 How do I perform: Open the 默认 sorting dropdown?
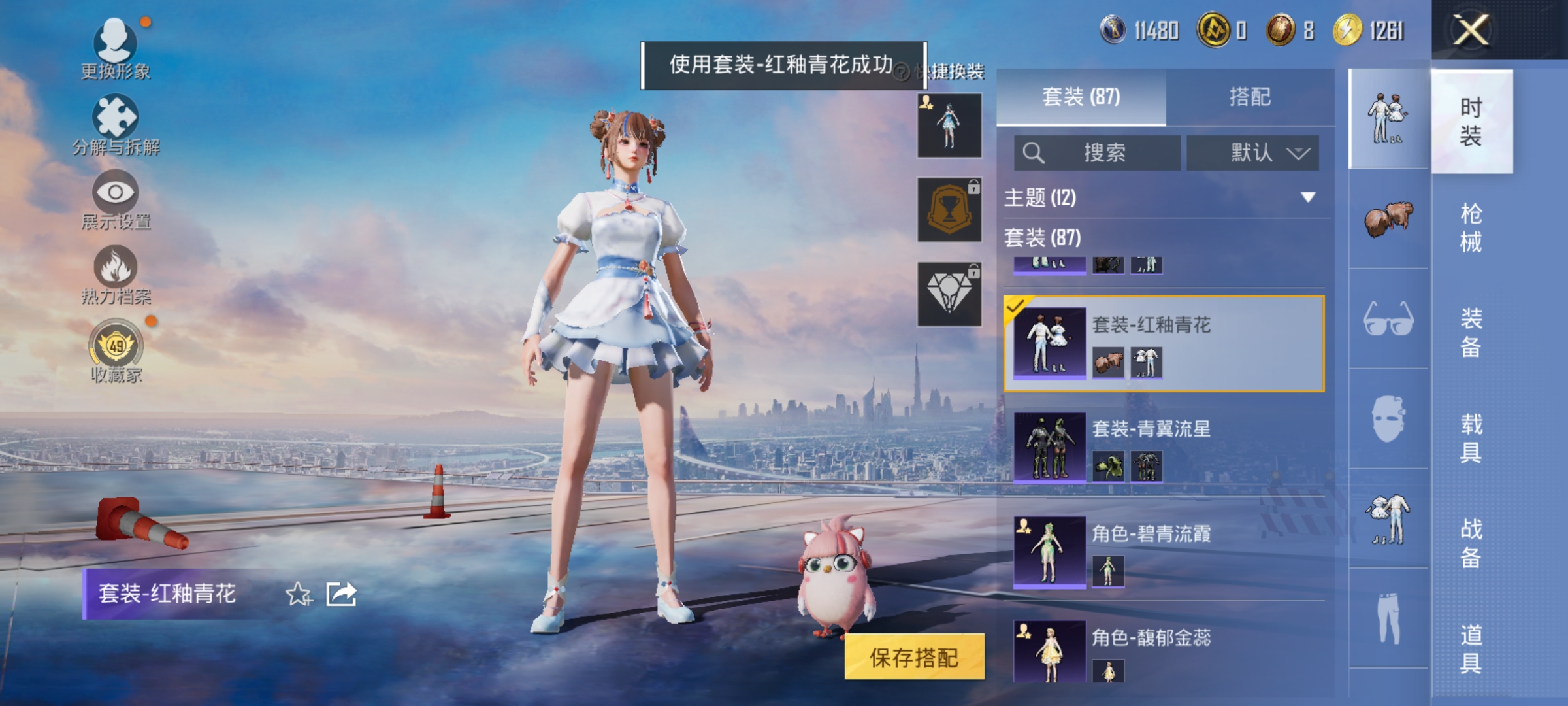pyautogui.click(x=1252, y=152)
